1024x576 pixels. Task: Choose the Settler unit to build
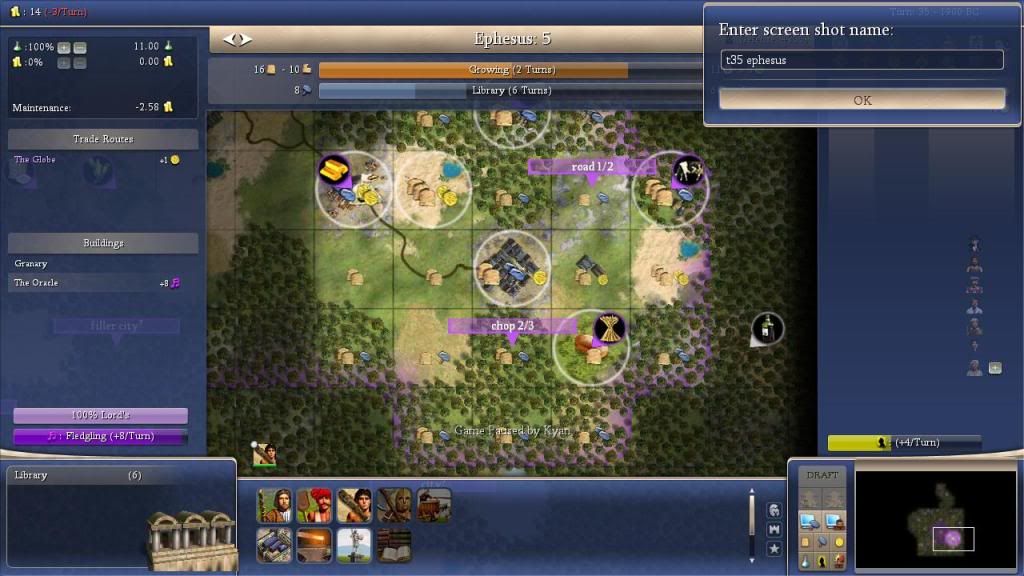pos(274,506)
